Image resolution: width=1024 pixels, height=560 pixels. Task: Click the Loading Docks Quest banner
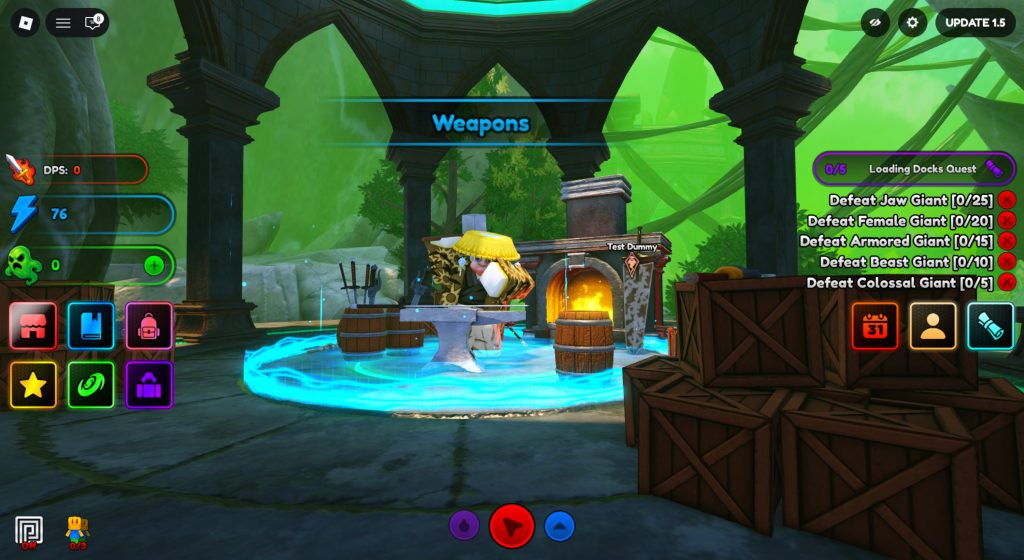coord(914,169)
